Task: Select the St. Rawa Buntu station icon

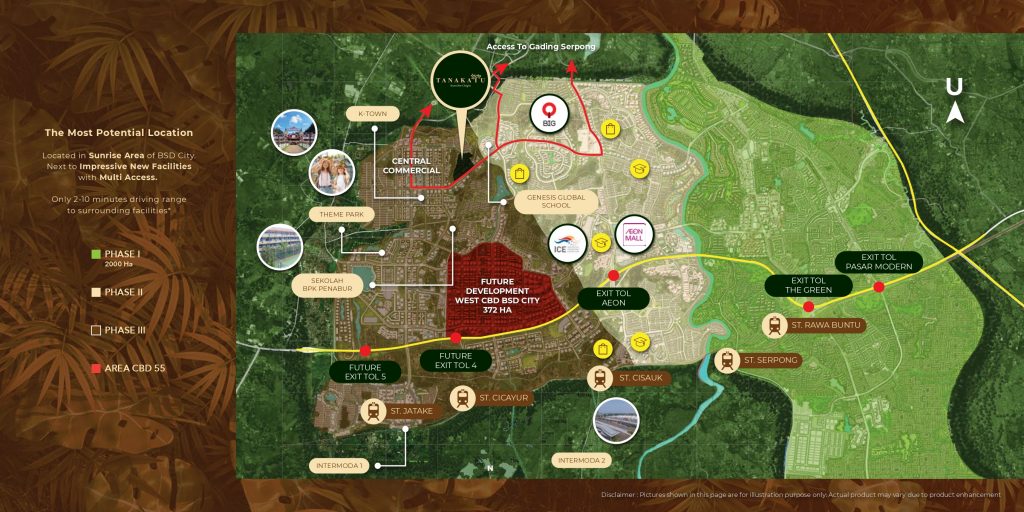Action: point(773,325)
